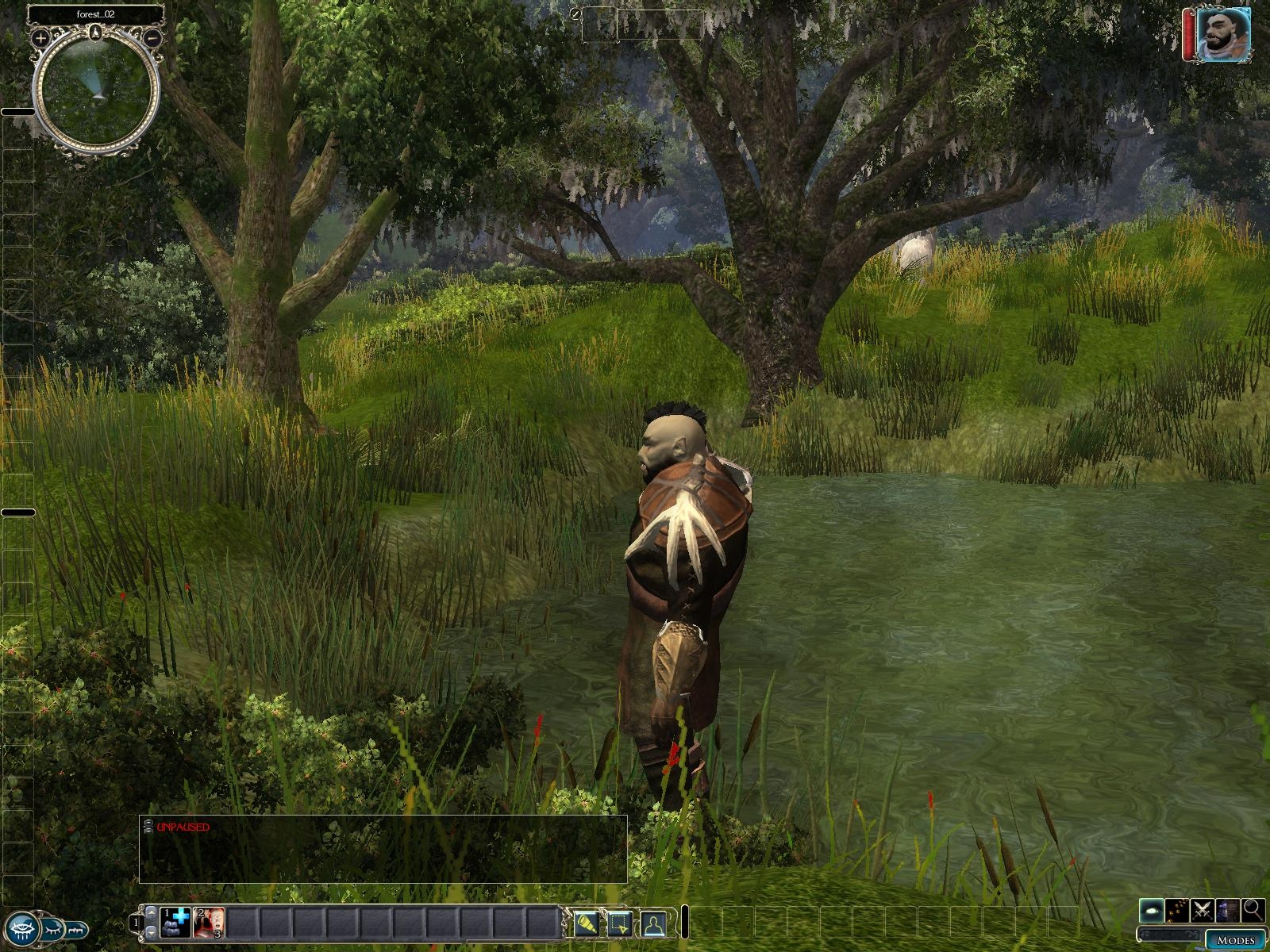Activate the marquee selection tool button

(x=620, y=923)
